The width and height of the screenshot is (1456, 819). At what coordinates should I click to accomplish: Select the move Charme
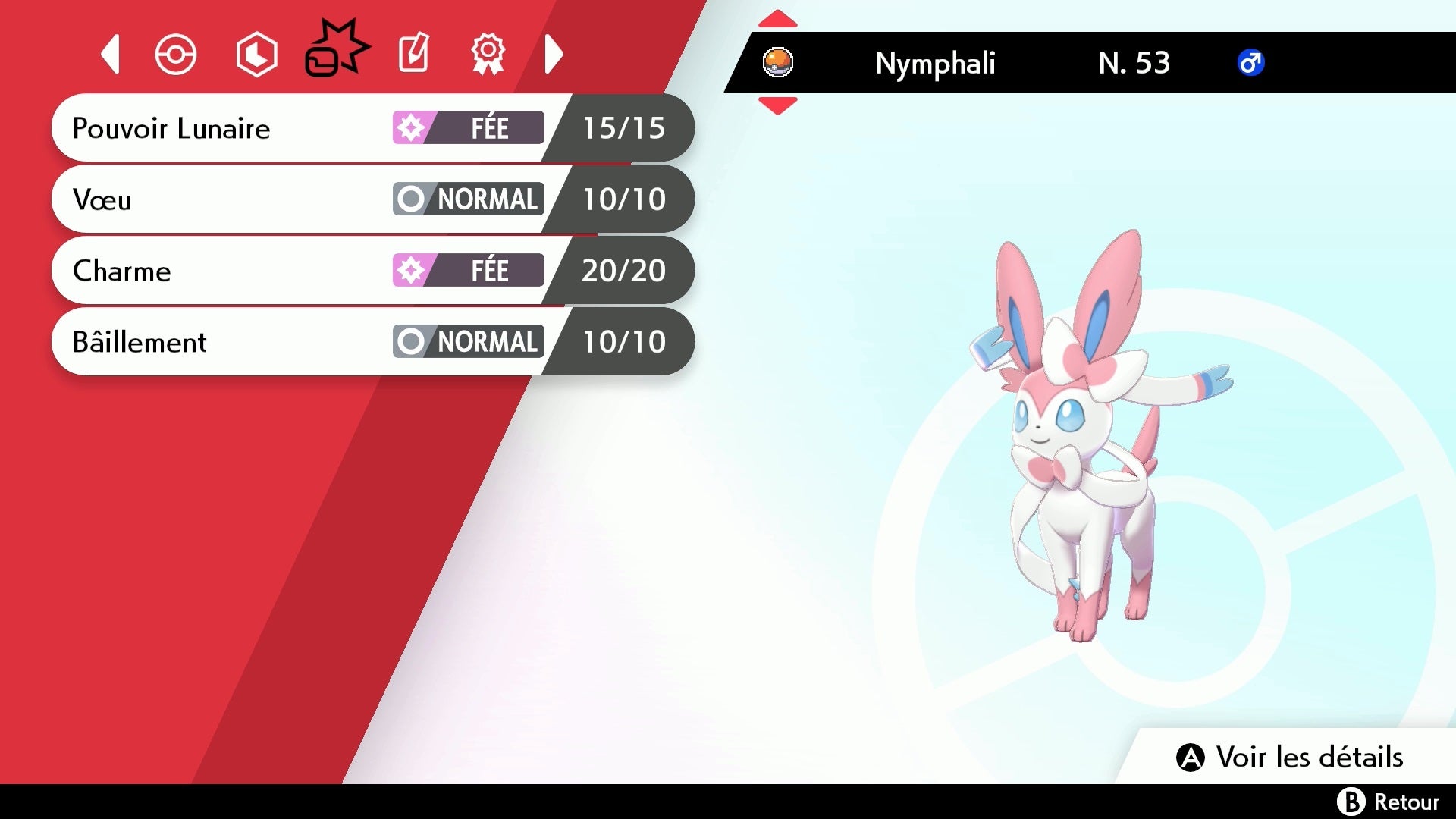click(227, 271)
